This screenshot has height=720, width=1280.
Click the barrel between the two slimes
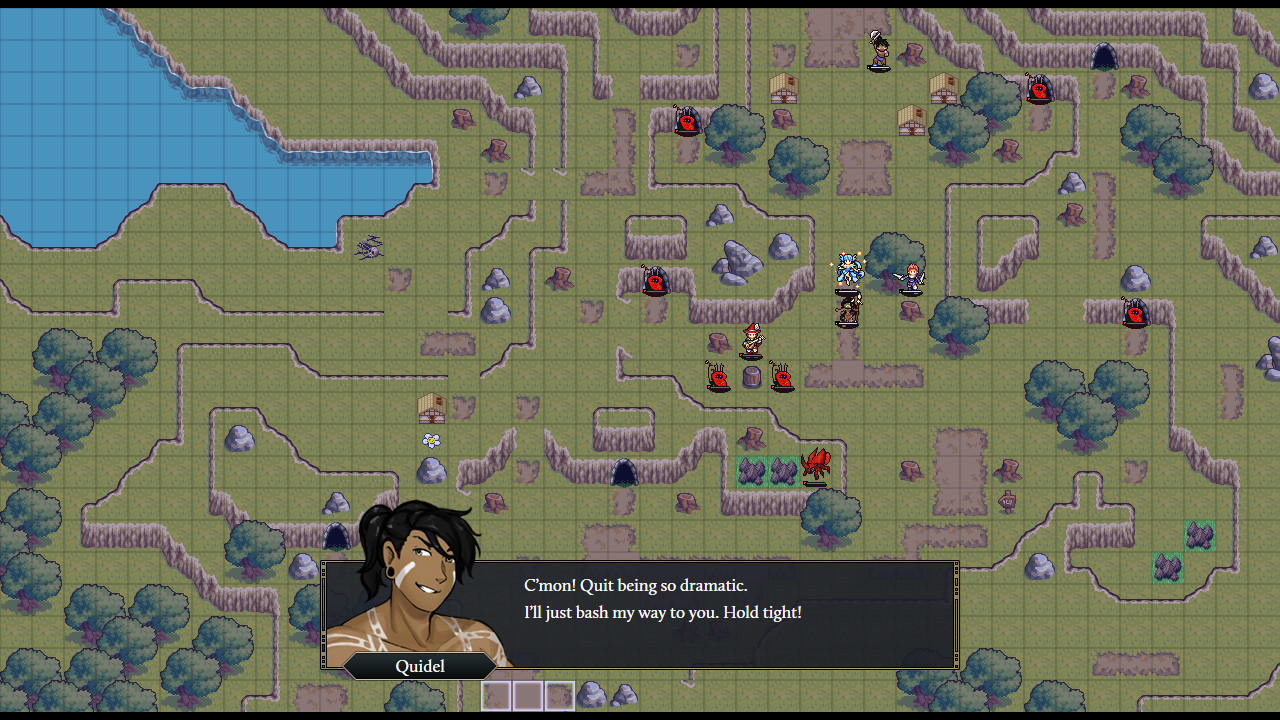(x=751, y=375)
